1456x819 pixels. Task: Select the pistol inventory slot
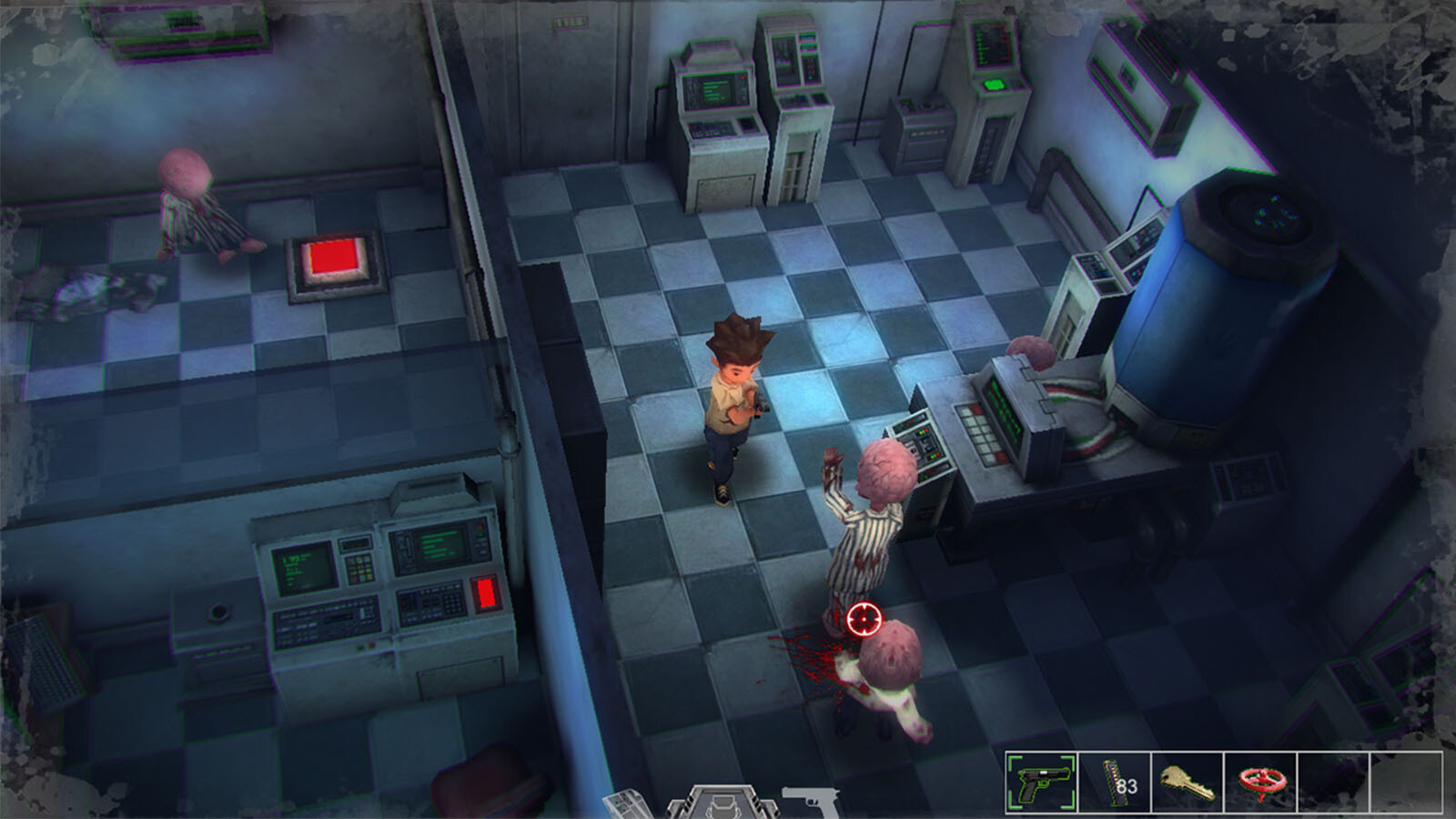tap(1042, 782)
